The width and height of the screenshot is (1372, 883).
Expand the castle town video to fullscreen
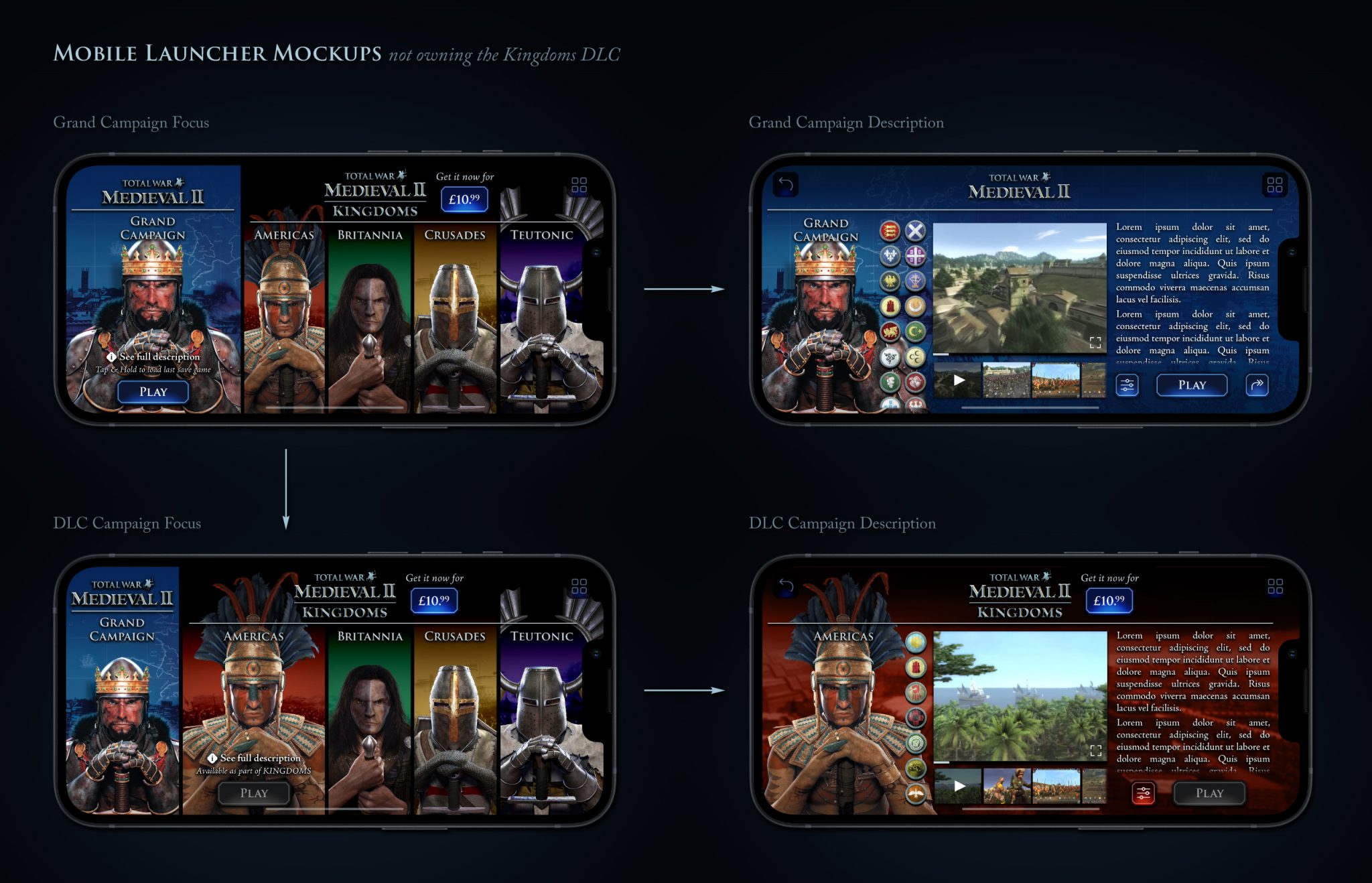1095,342
